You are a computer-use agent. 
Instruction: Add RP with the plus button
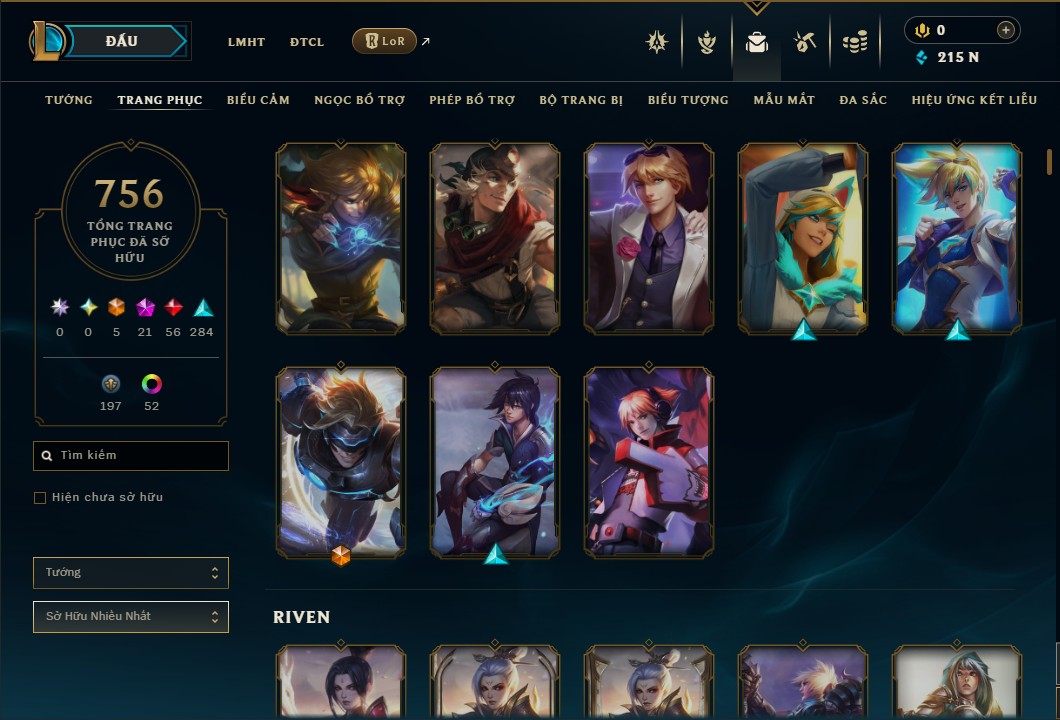[1005, 30]
